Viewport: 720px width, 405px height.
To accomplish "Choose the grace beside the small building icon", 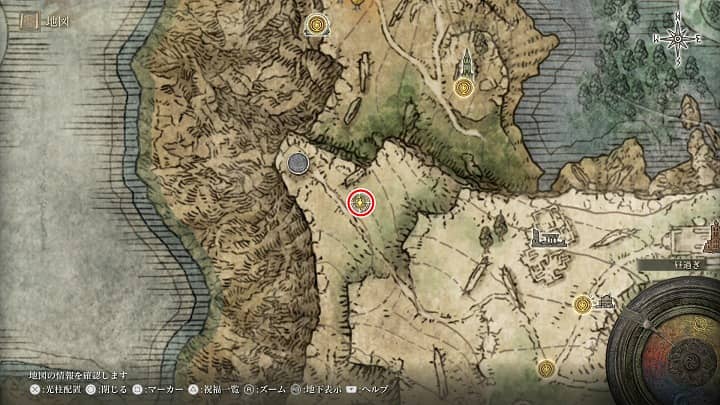I will 582,304.
